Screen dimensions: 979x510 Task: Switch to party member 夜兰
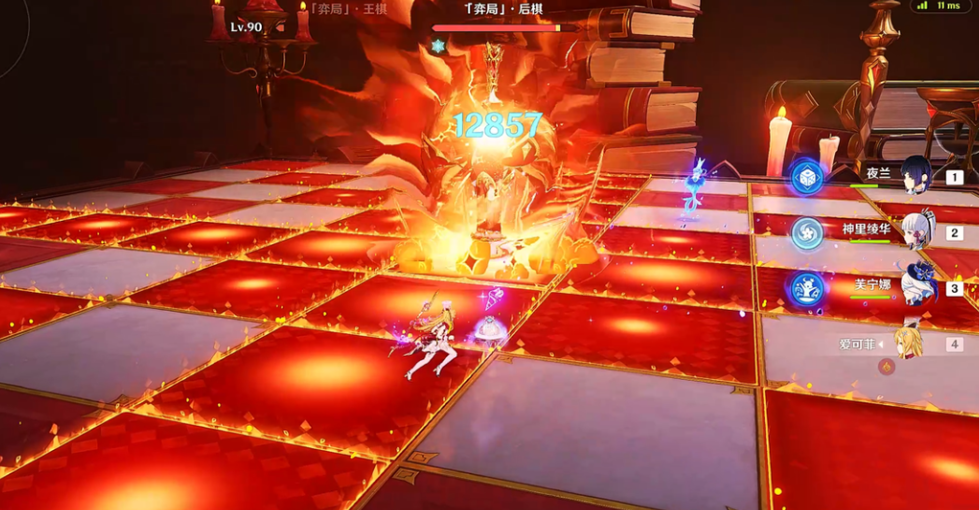[915, 177]
